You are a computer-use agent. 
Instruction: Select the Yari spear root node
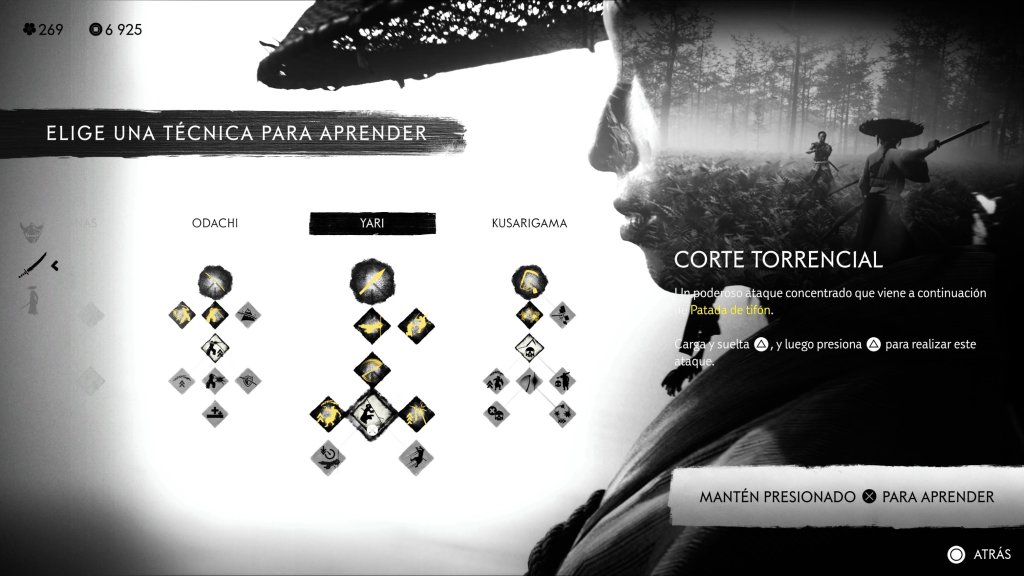[x=371, y=282]
